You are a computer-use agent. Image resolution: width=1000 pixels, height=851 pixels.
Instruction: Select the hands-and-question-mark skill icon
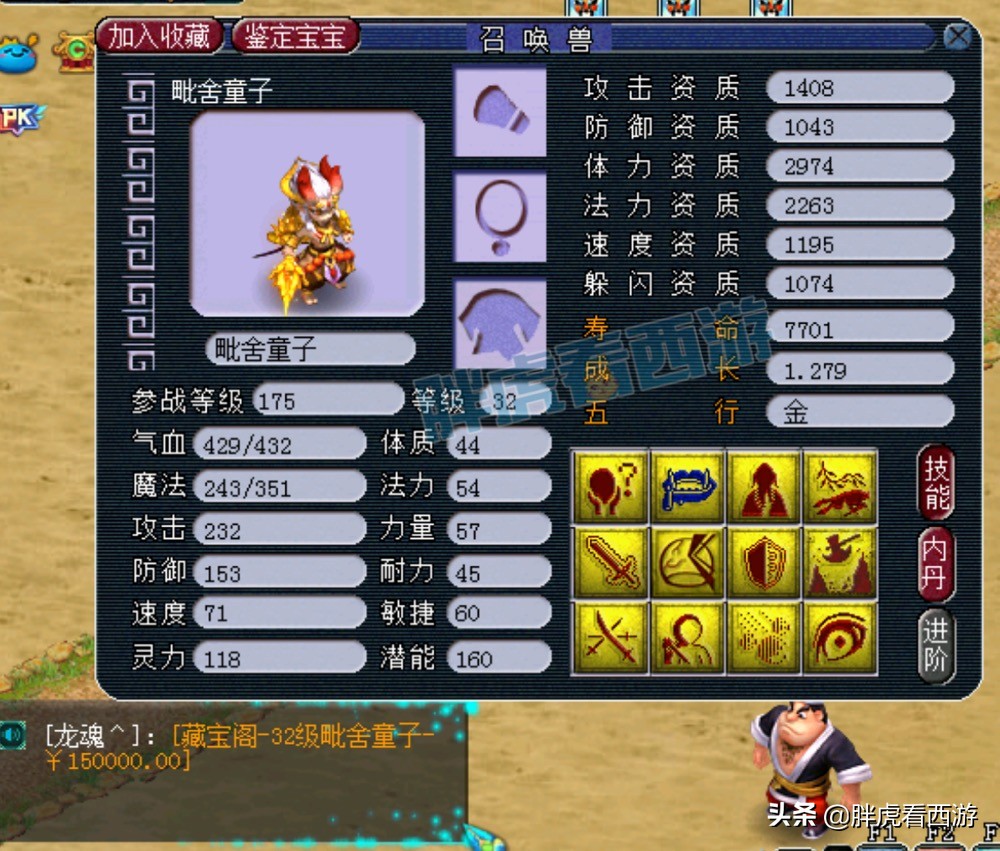click(x=609, y=485)
